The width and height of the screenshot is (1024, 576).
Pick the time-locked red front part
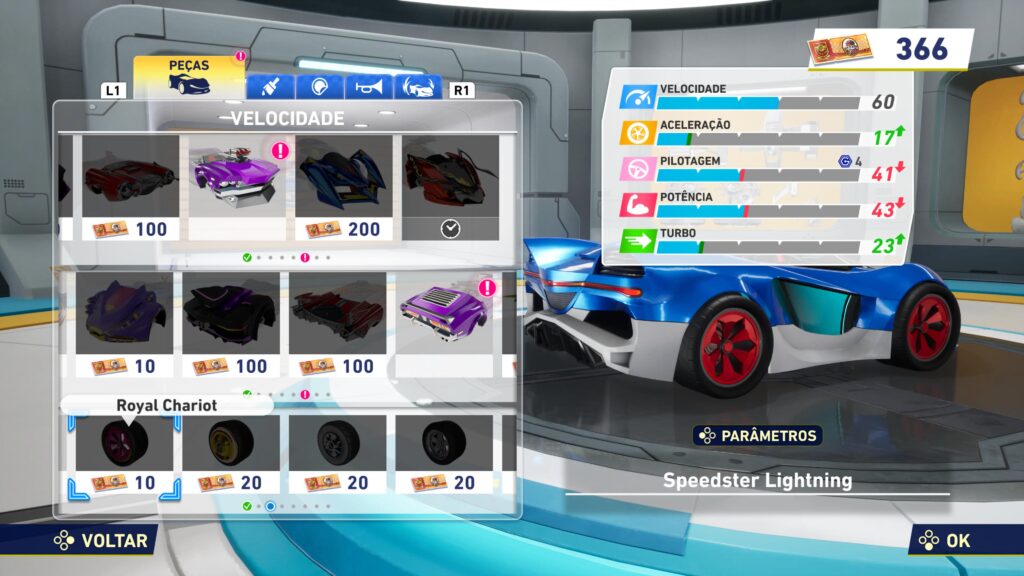click(x=450, y=187)
